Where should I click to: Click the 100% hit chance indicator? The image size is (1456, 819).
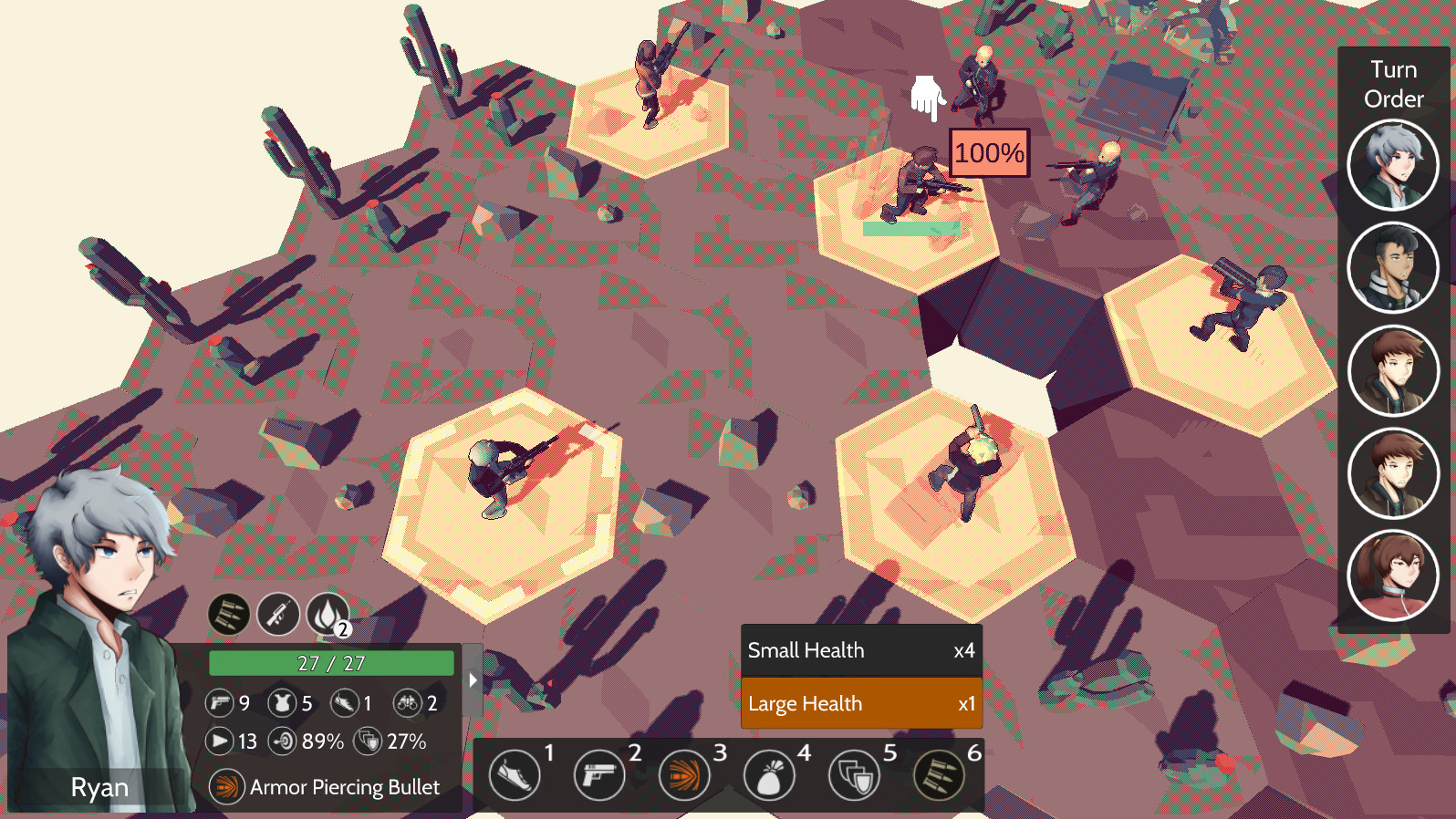(x=988, y=153)
